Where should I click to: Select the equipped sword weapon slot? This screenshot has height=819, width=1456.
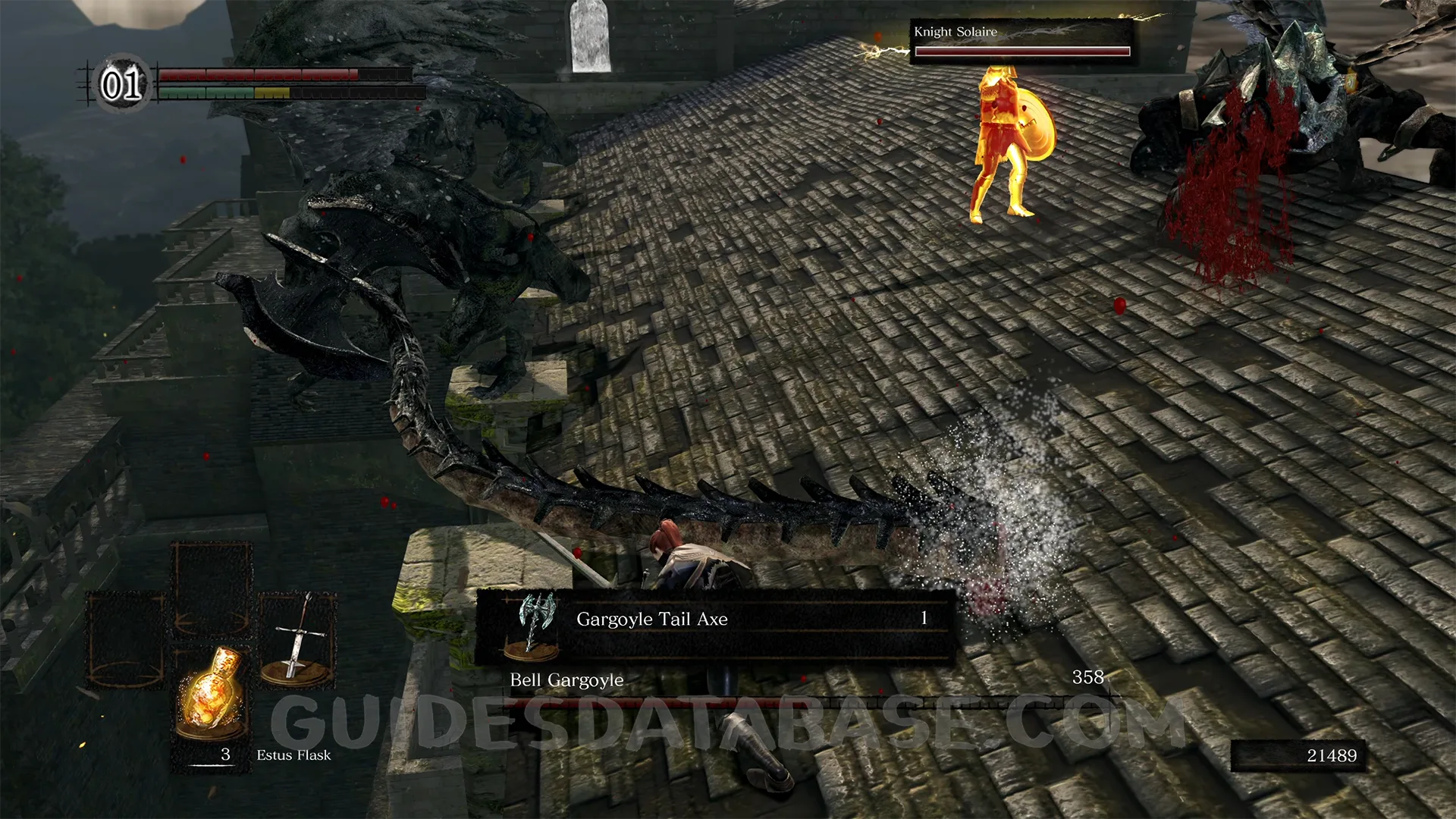point(298,640)
